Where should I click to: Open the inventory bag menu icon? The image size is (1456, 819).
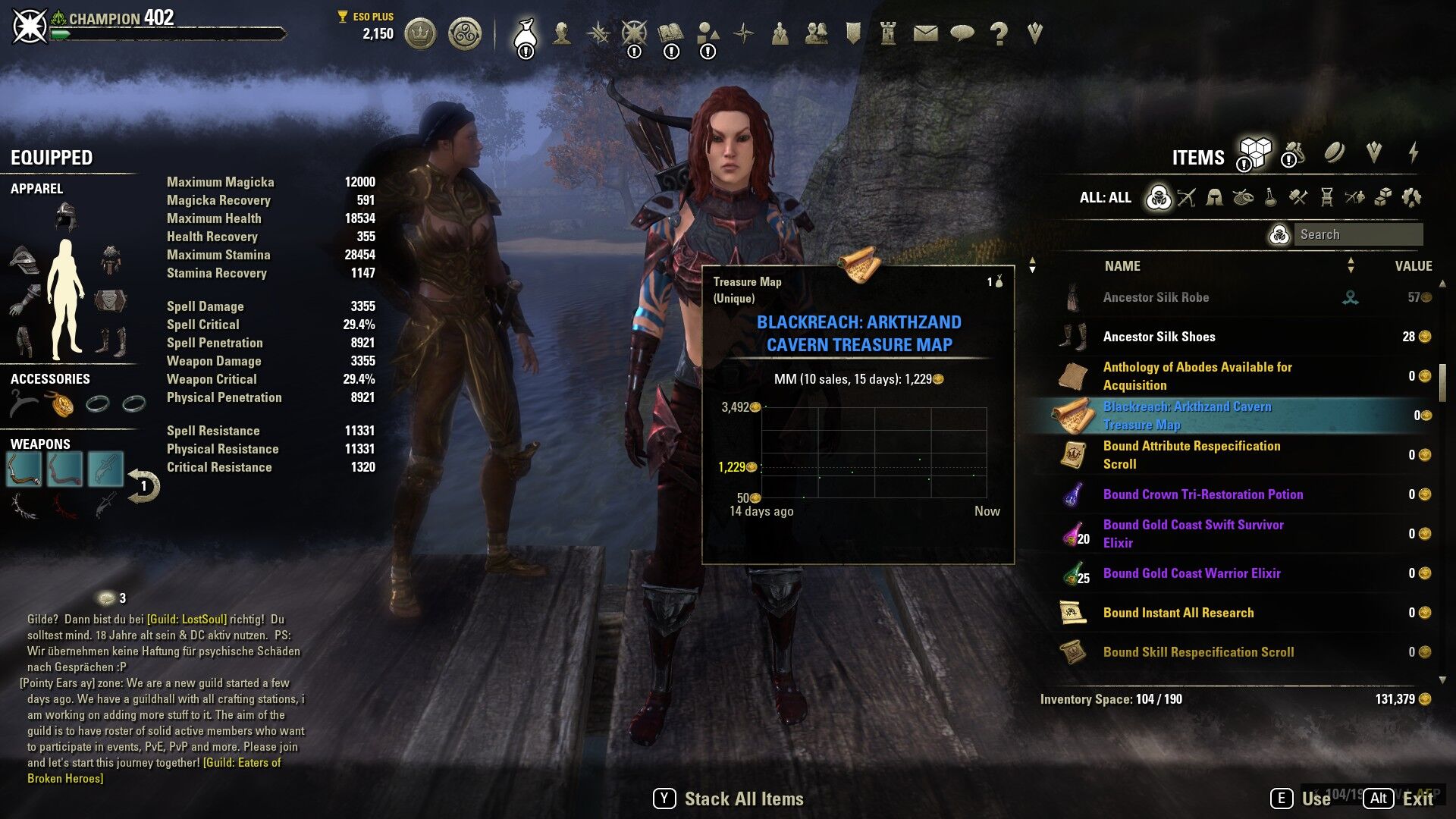(x=525, y=34)
